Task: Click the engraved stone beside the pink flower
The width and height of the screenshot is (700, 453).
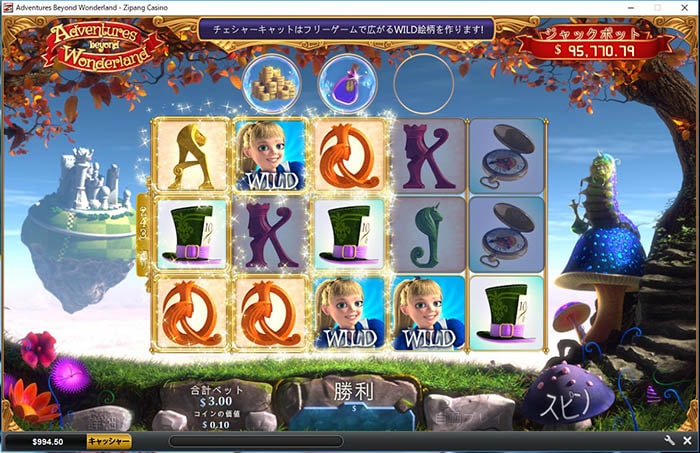Action: pyautogui.click(x=98, y=417)
